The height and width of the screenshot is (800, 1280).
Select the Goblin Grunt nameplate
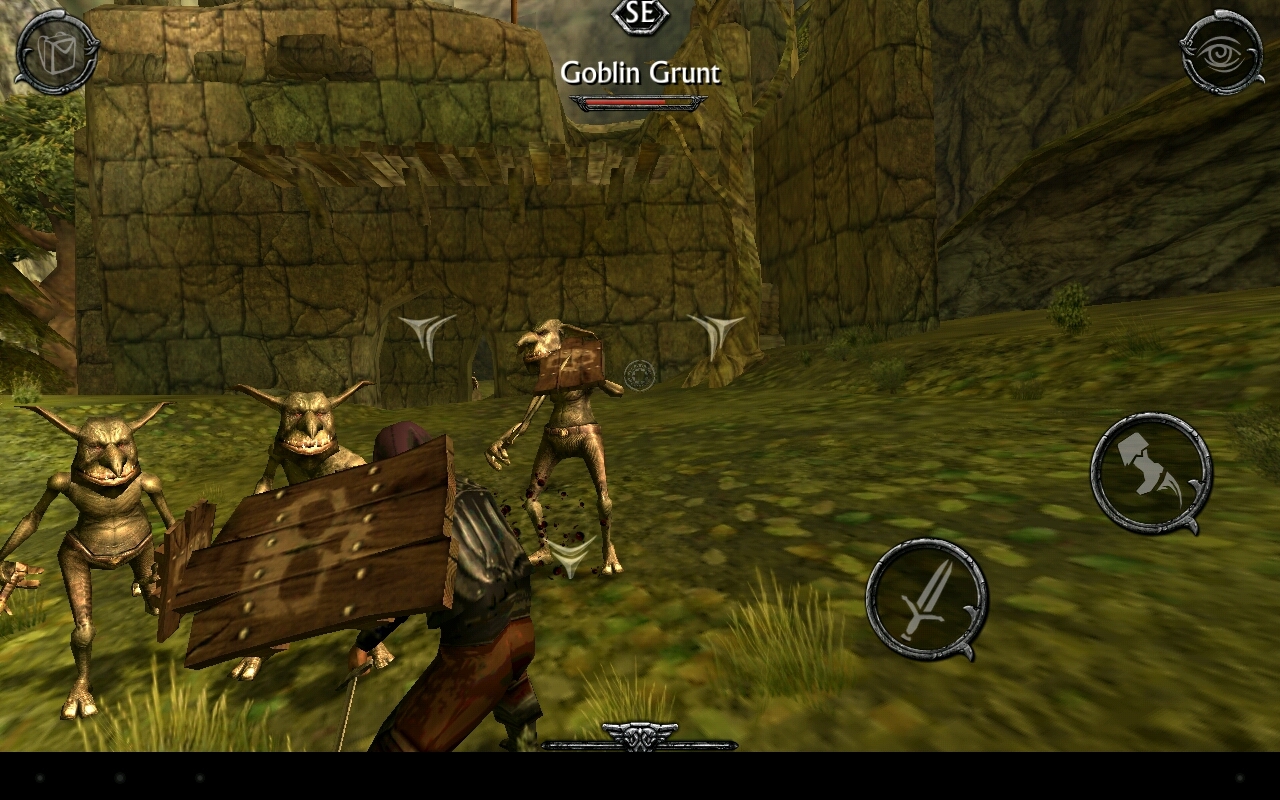click(640, 73)
